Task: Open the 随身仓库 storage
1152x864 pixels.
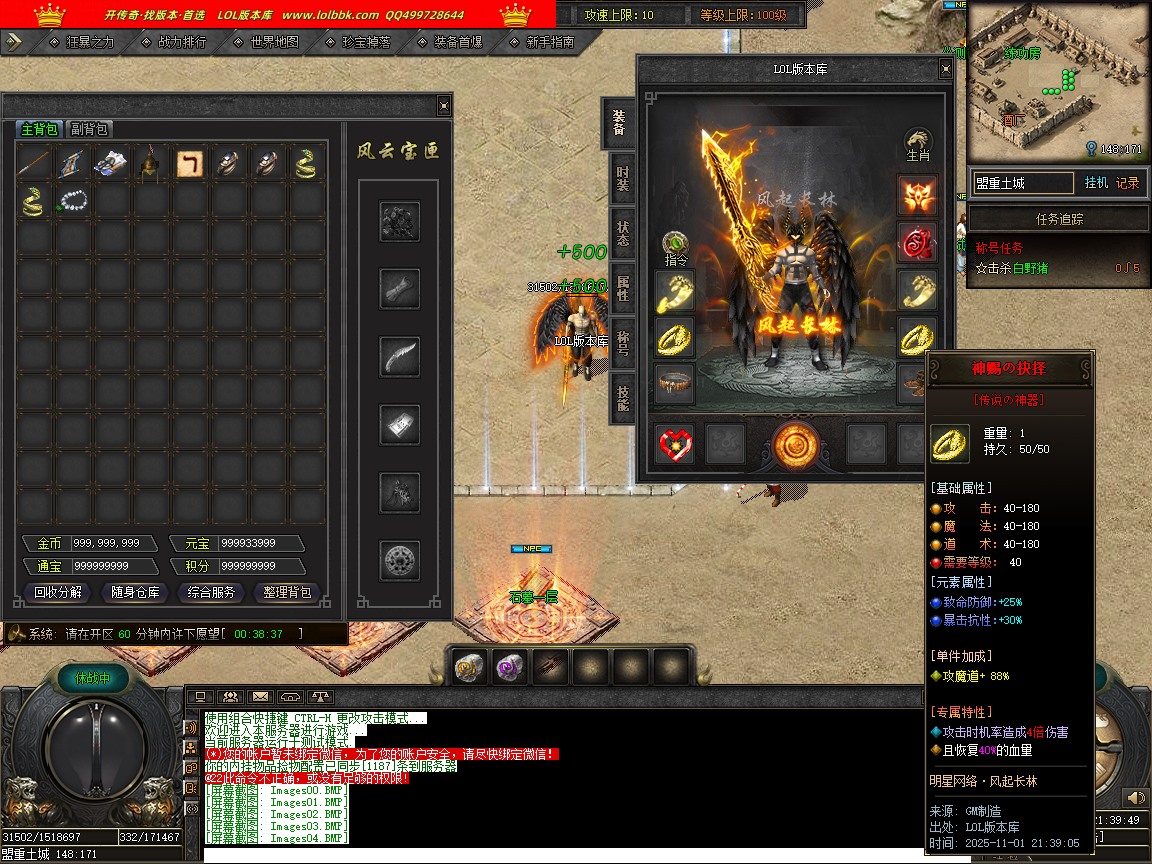Action: (x=135, y=592)
